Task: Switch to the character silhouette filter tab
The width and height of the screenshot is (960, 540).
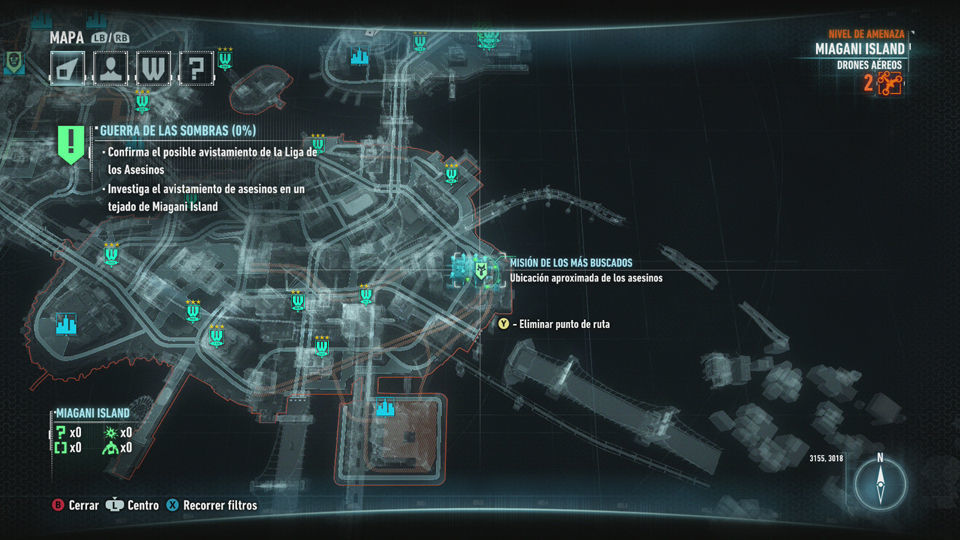Action: tap(109, 68)
